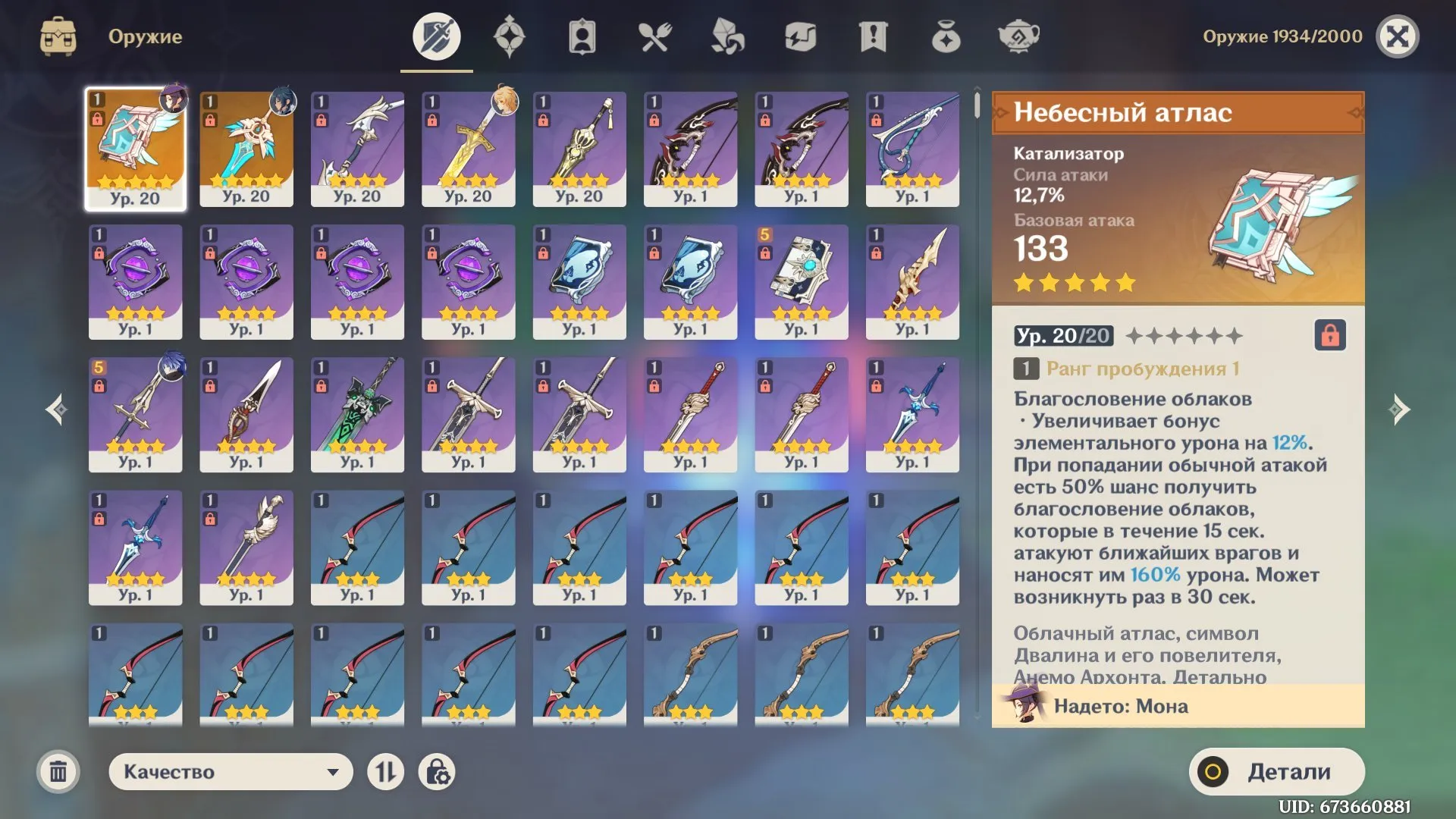Click the trash bin delete button
Image resolution: width=1456 pixels, height=819 pixels.
tap(58, 771)
